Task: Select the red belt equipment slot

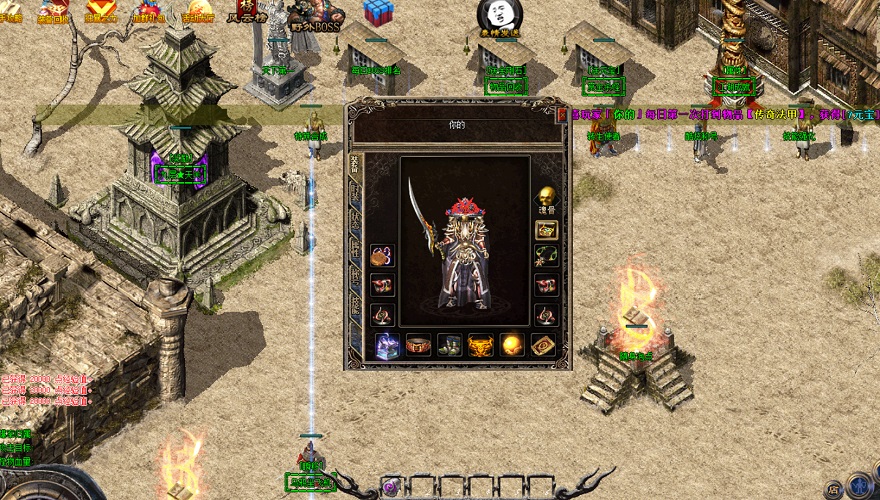Action: (x=418, y=345)
